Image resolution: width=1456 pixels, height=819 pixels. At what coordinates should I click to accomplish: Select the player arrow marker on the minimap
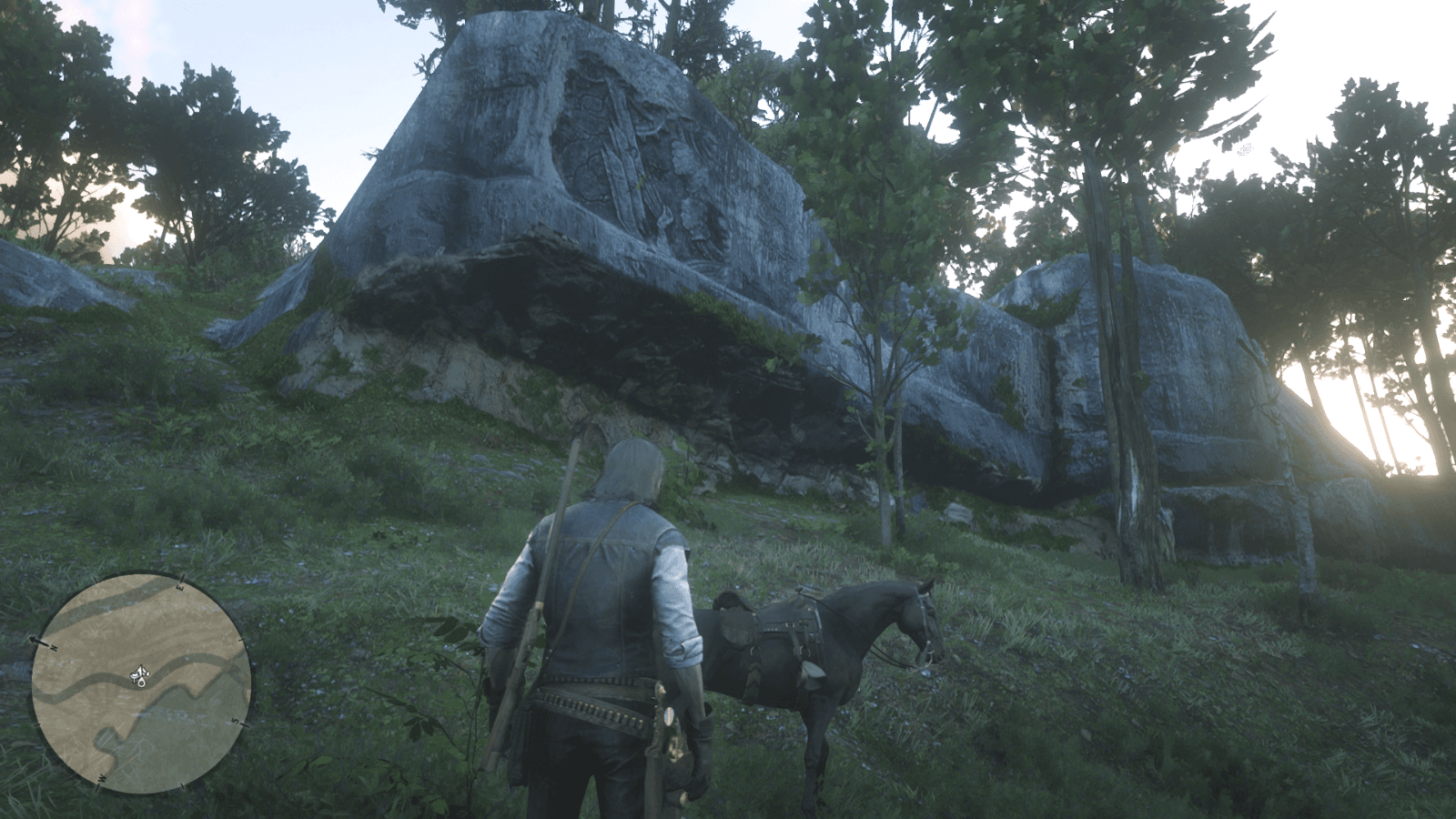139,672
